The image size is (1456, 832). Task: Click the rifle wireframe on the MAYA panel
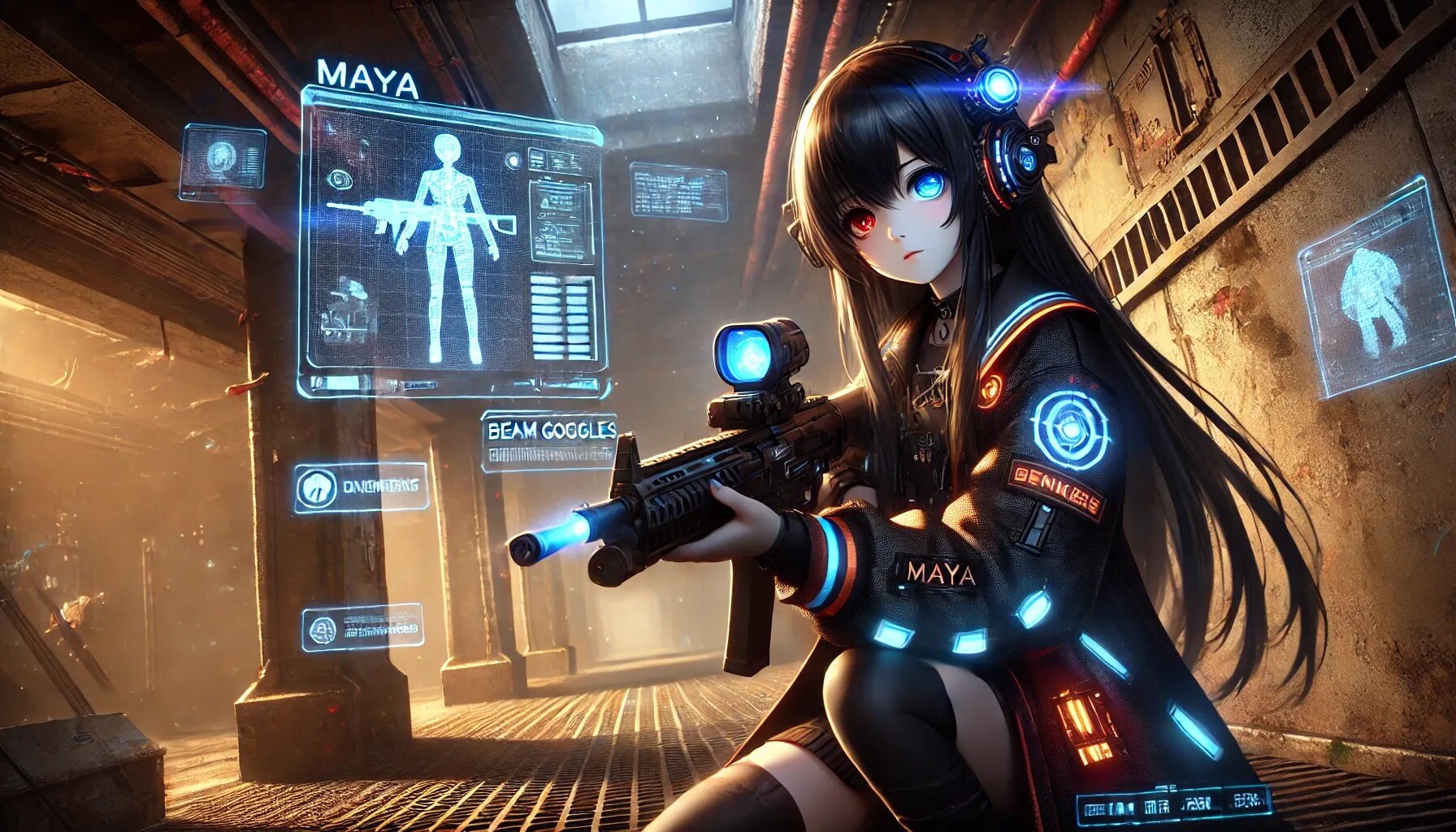coord(422,217)
